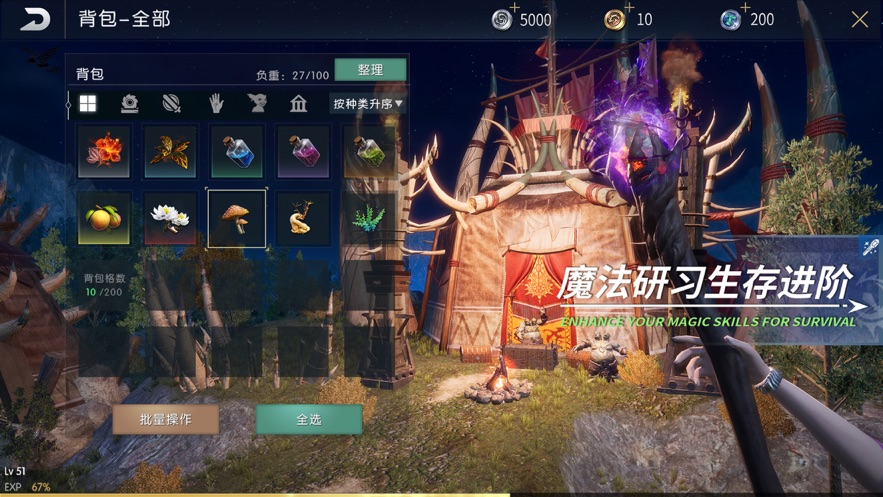Switch to the sawblade category tab
883x497 pixels.
pyautogui.click(x=130, y=104)
